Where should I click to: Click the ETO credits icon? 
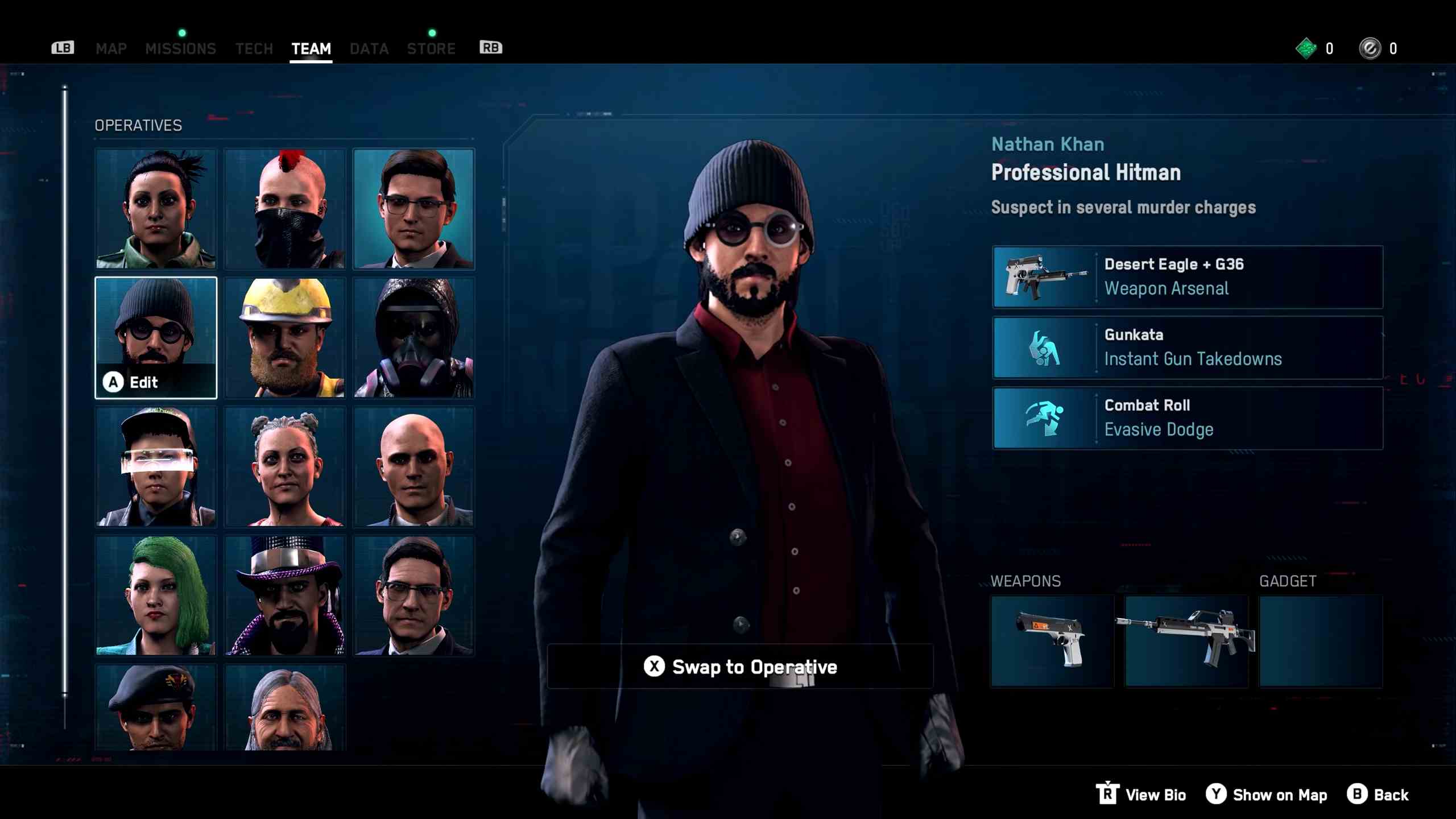click(1372, 48)
